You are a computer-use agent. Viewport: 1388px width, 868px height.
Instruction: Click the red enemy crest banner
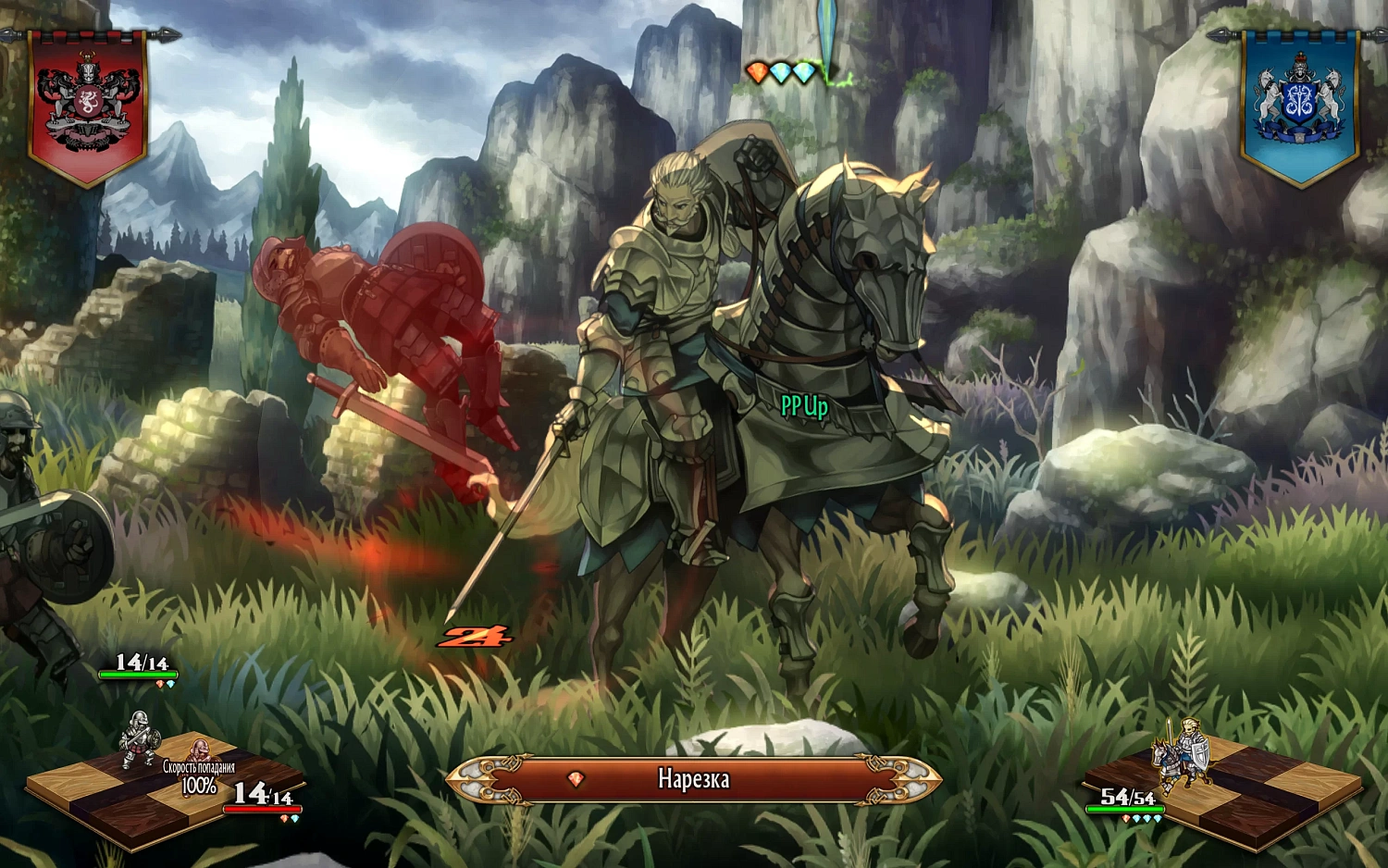click(87, 105)
